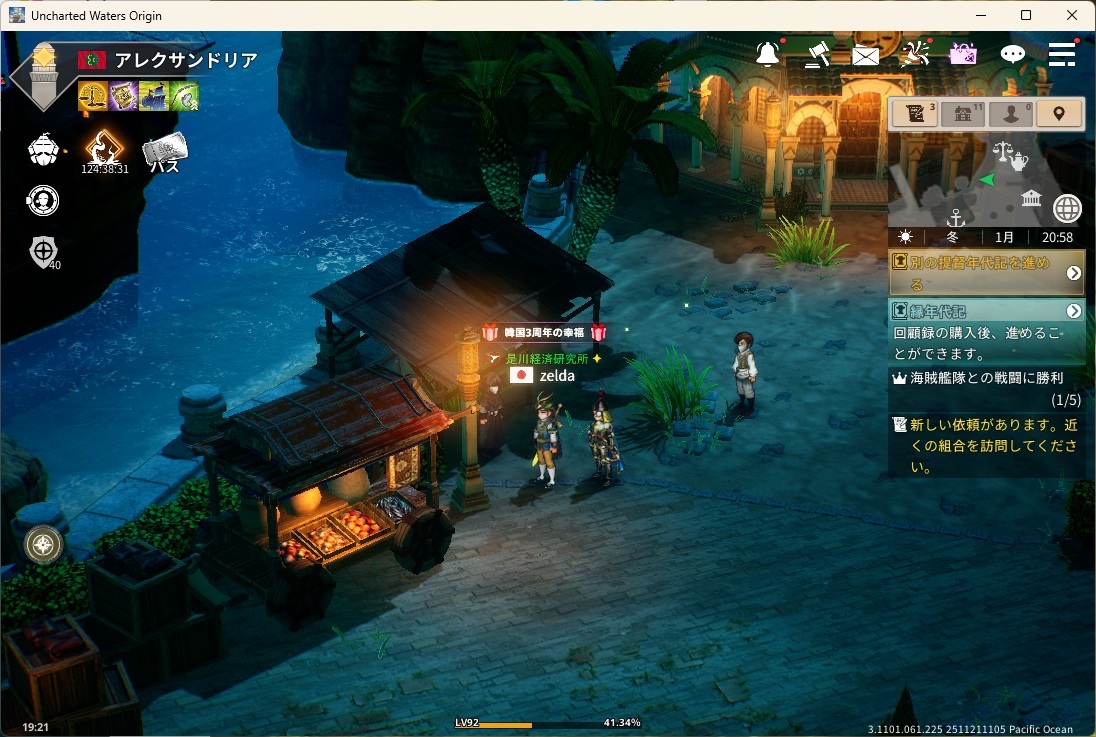Switch to the person silhouette tab
The height and width of the screenshot is (737, 1096).
coord(1011,114)
